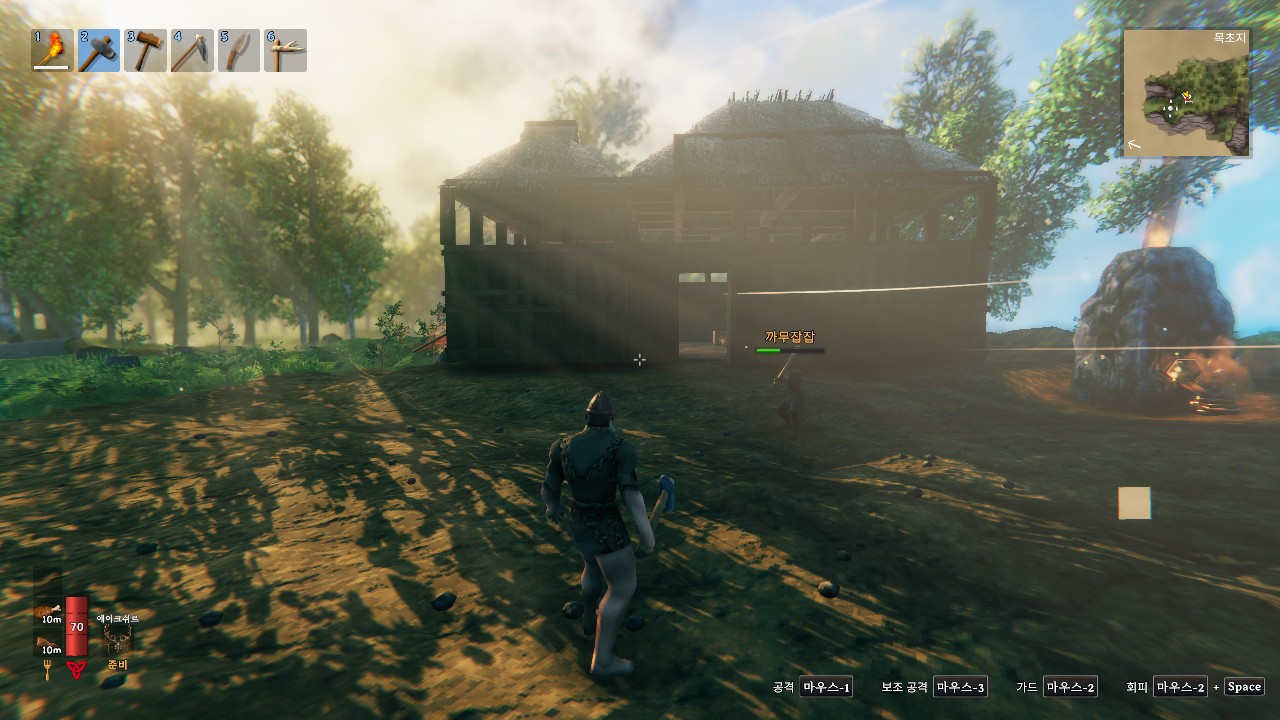Viewport: 1280px width, 720px height.
Task: Select the flint-tipped tool in slot 4
Action: (x=192, y=51)
